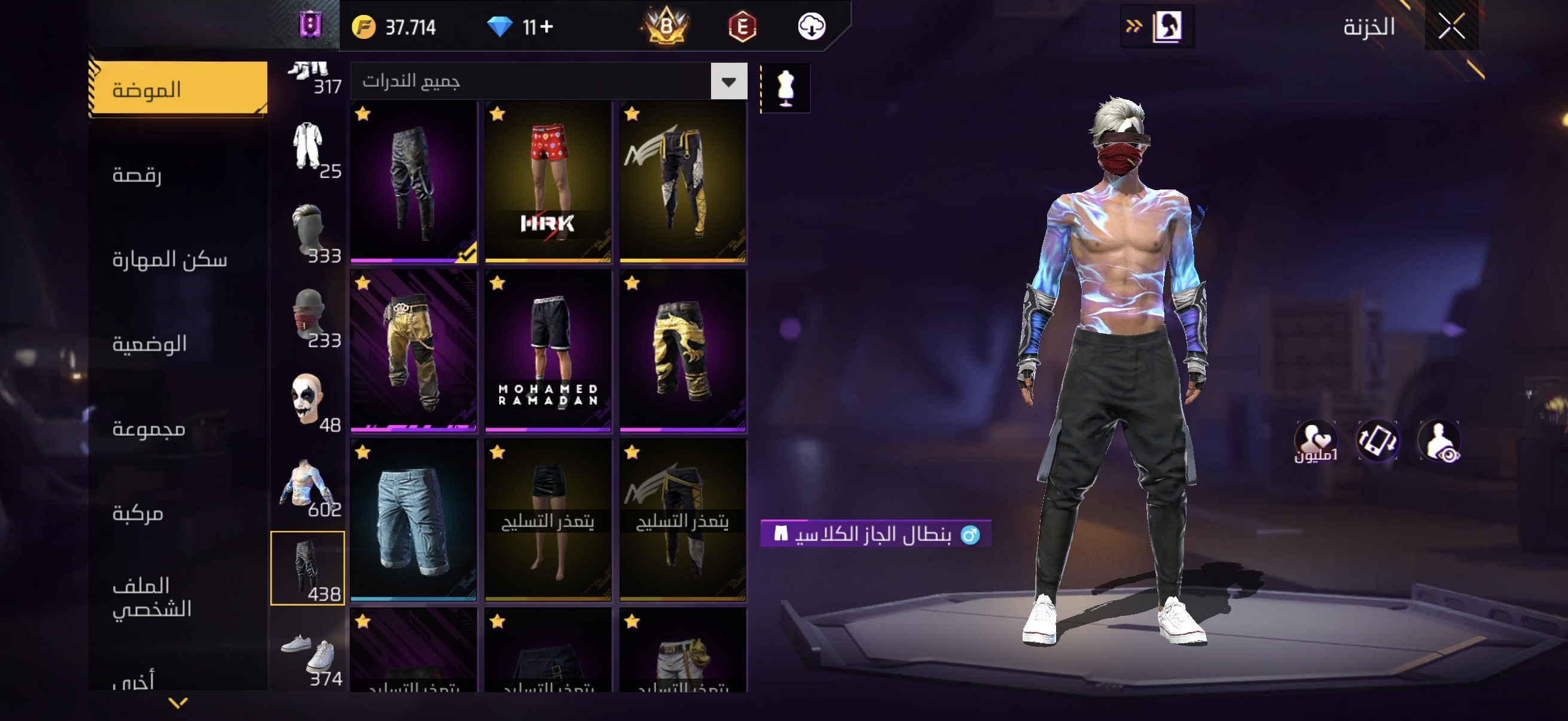Viewport: 1568px width, 721px height.
Task: Close the vault screen with the X
Action: [1451, 27]
